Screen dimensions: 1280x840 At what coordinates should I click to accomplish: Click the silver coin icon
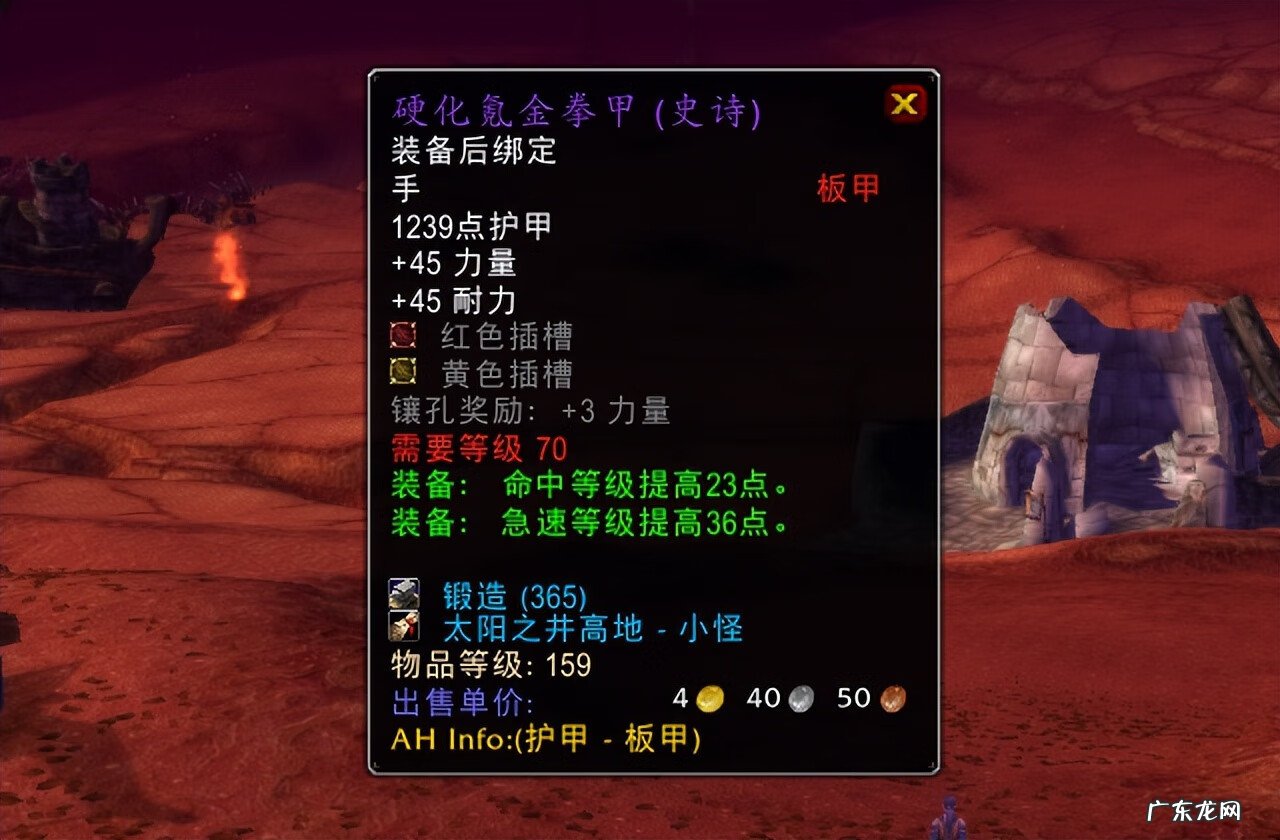[x=800, y=698]
